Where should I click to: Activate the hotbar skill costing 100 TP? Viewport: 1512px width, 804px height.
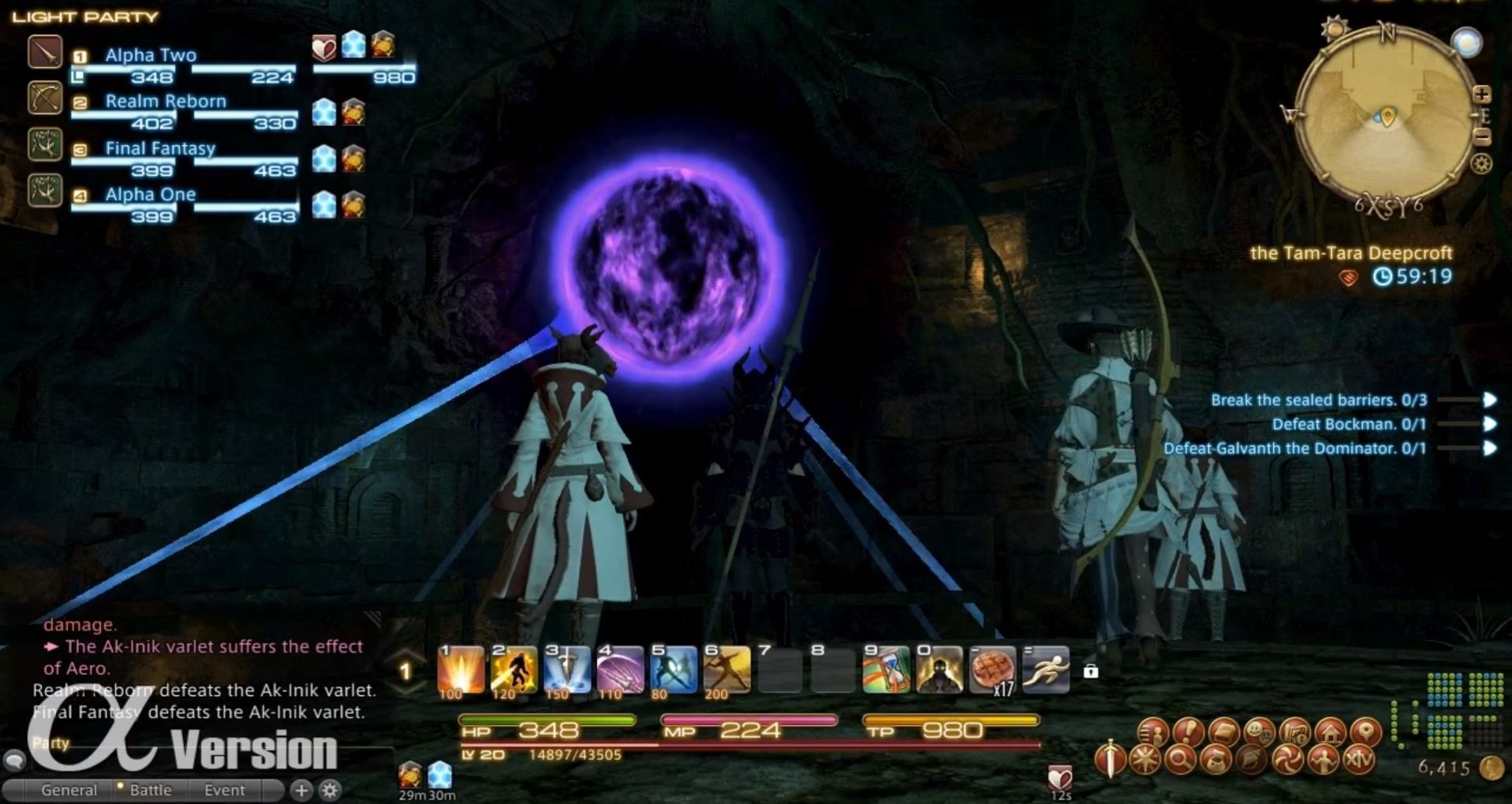(461, 671)
